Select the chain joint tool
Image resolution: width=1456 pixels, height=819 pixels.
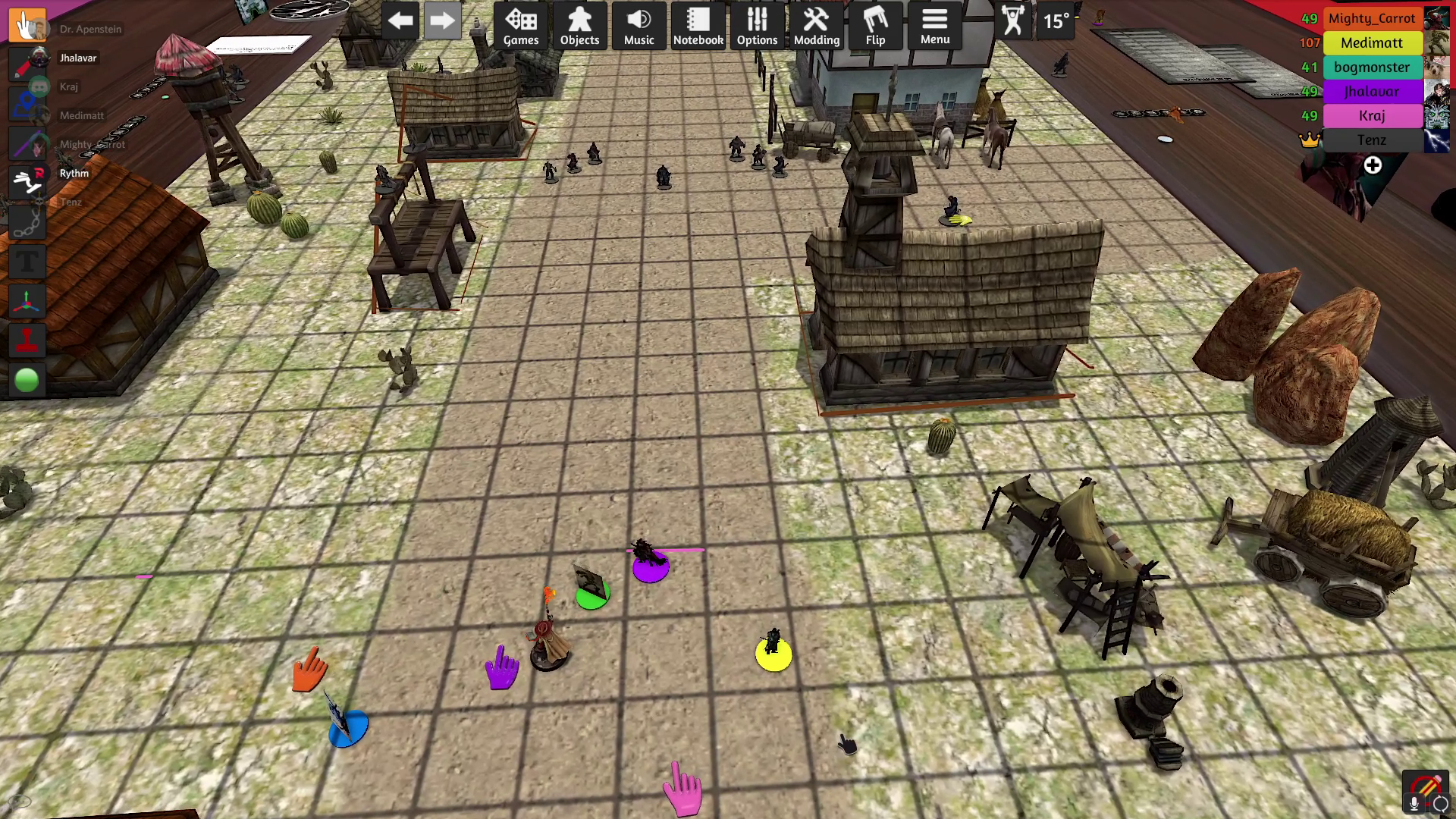click(x=27, y=224)
